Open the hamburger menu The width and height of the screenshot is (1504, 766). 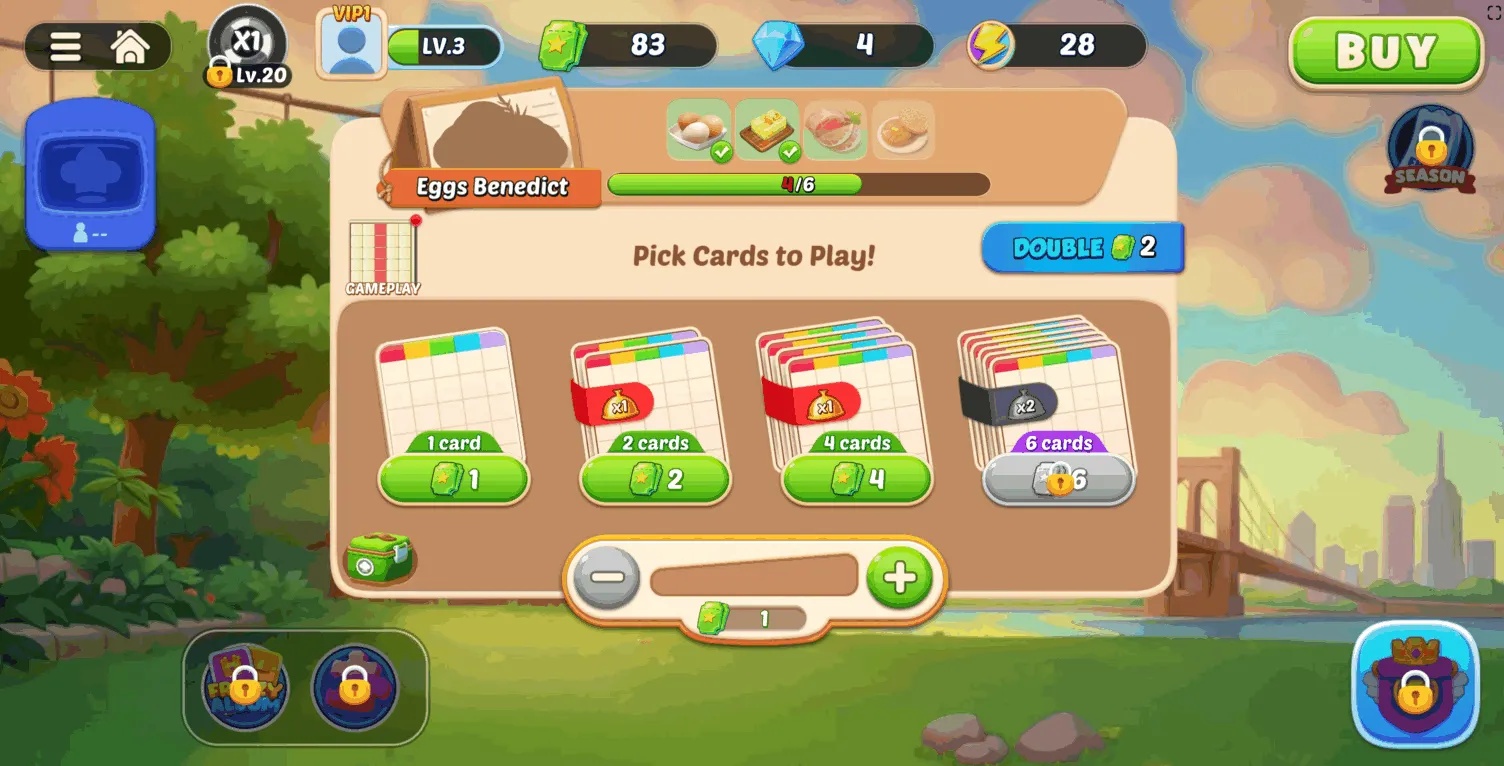point(66,47)
